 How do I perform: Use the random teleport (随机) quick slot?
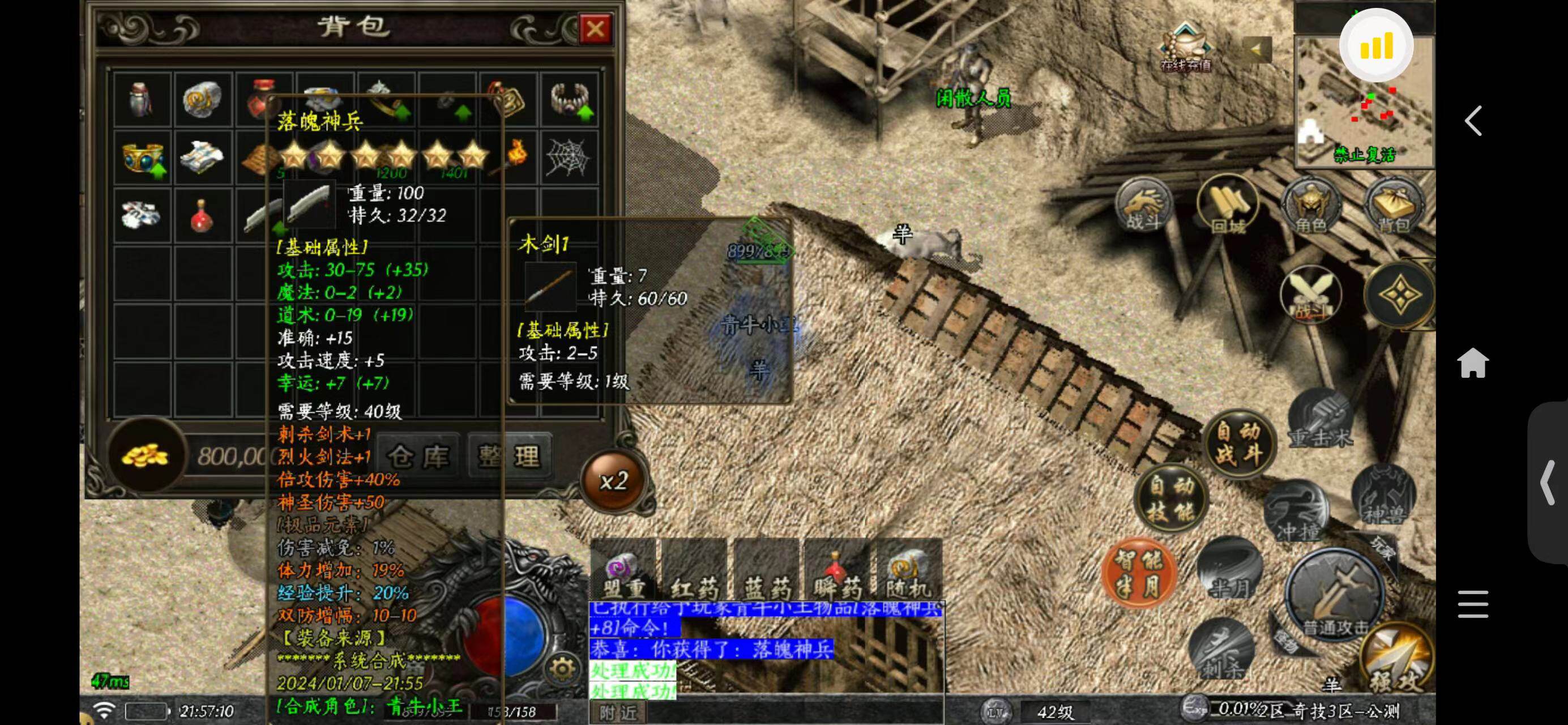[908, 572]
